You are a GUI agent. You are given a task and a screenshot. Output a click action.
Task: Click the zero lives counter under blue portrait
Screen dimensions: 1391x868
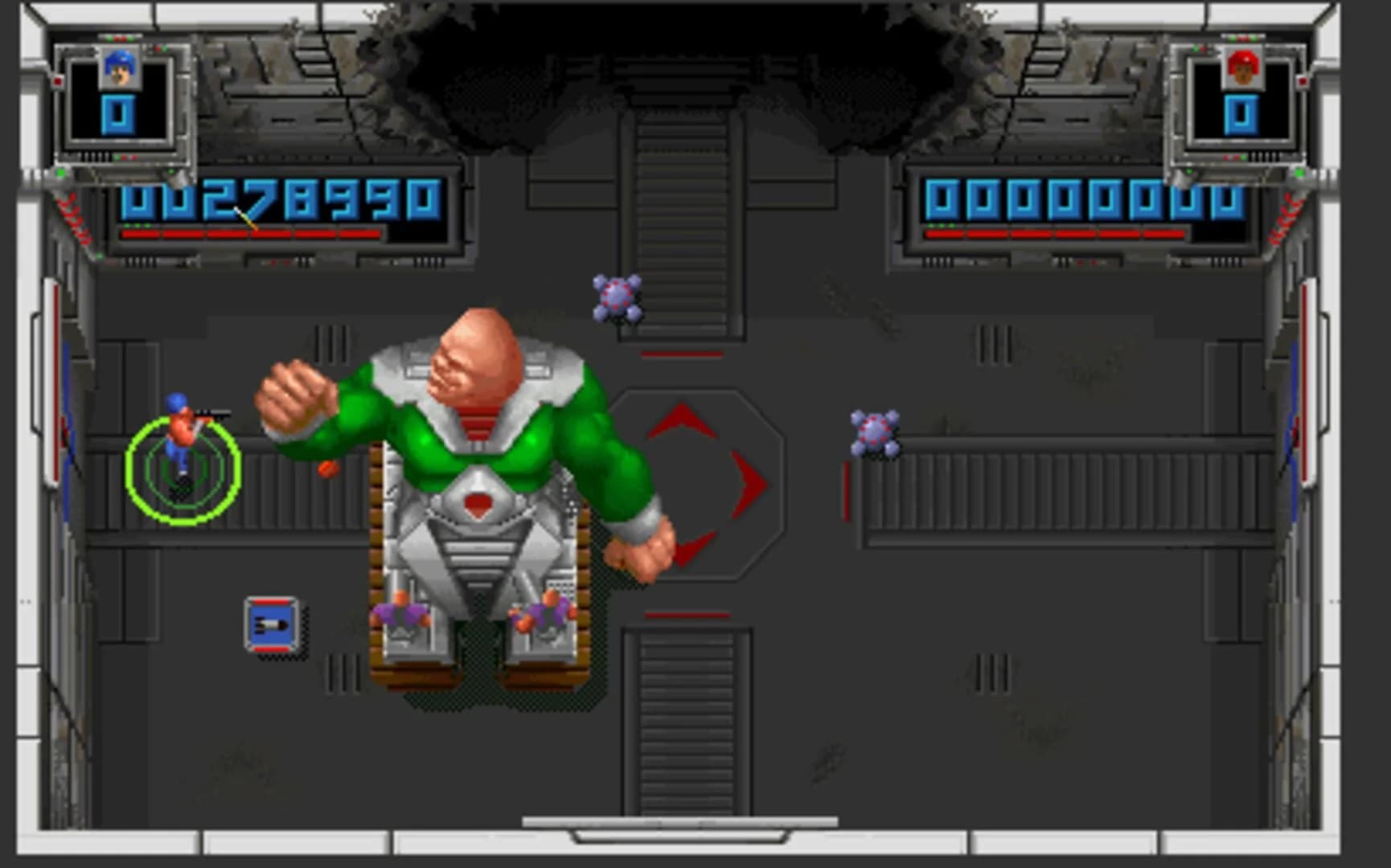(x=119, y=114)
